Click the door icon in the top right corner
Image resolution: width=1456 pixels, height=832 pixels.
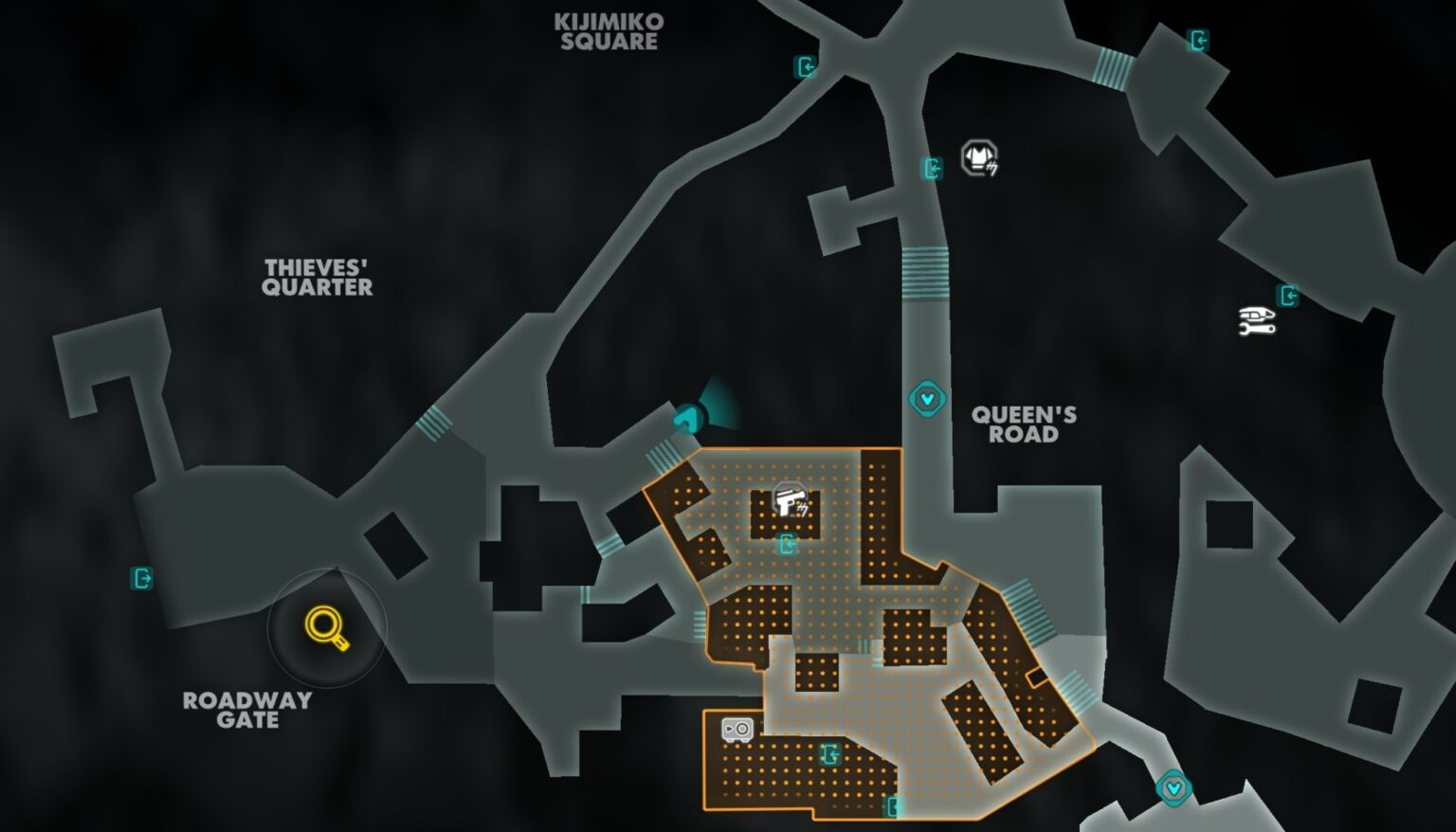[1198, 38]
